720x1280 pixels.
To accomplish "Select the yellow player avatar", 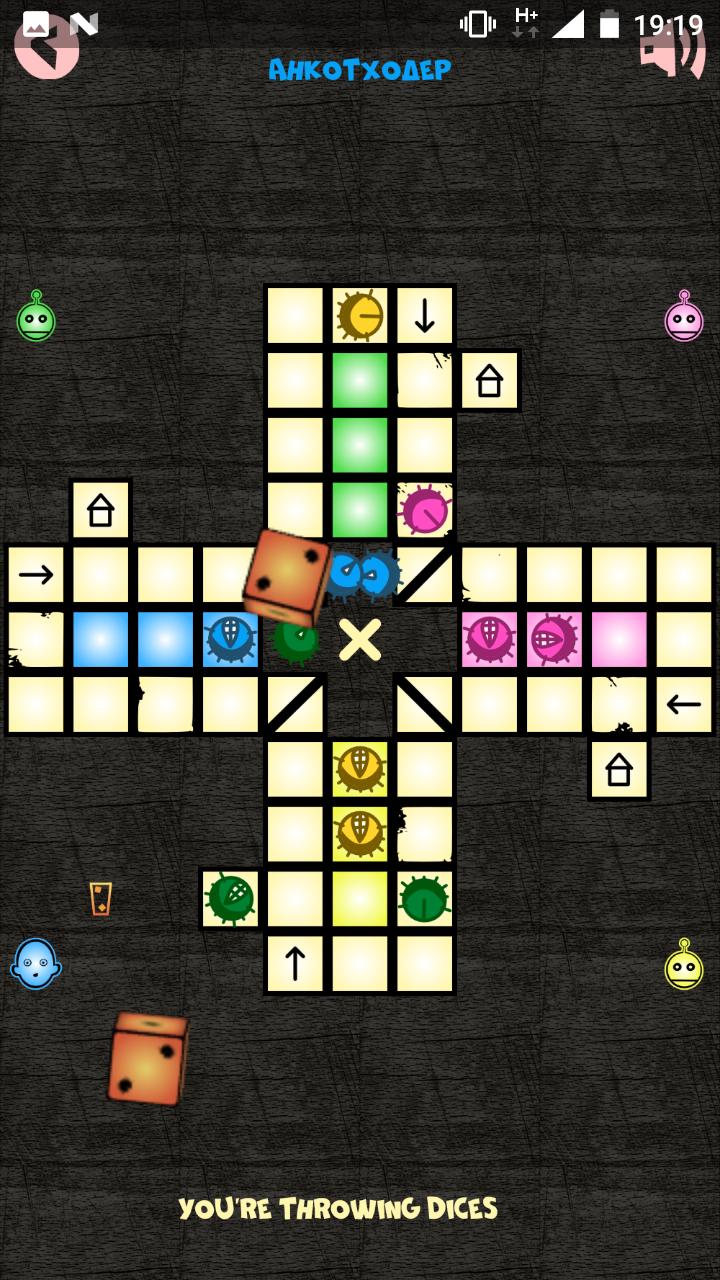I will pos(684,967).
